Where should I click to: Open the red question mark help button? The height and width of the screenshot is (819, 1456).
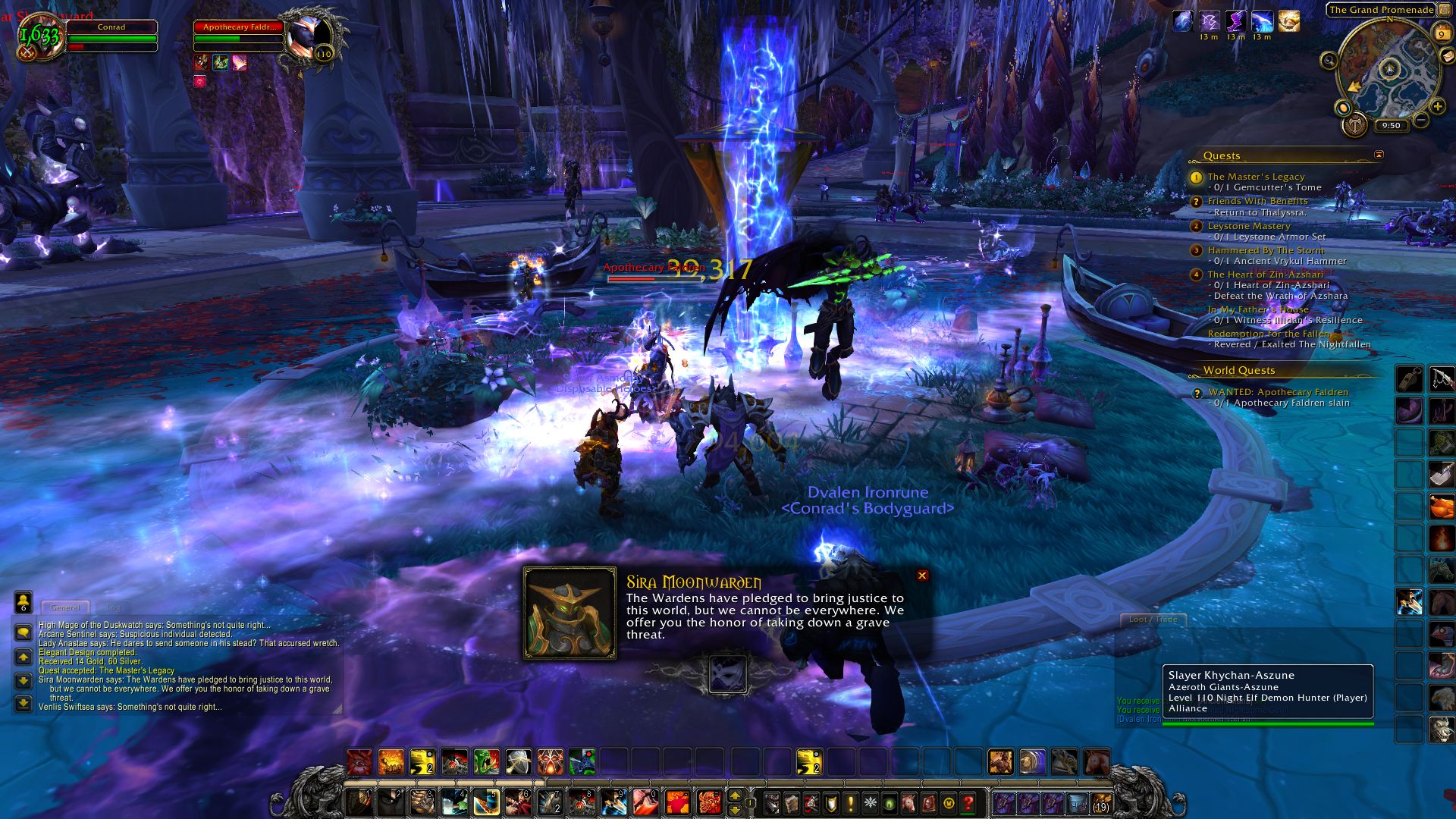coord(968,802)
